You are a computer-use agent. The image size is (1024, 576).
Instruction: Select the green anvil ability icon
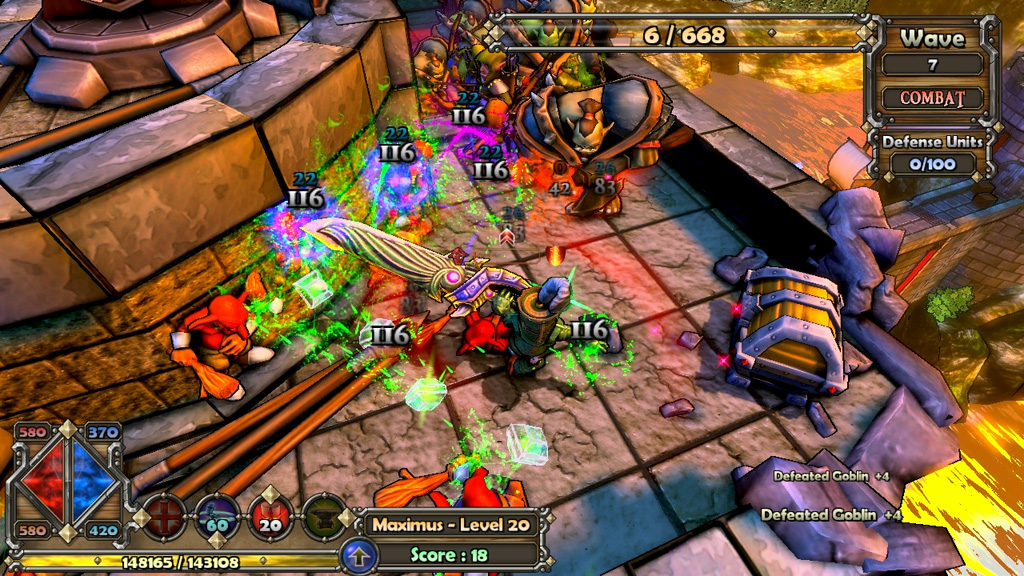[323, 517]
